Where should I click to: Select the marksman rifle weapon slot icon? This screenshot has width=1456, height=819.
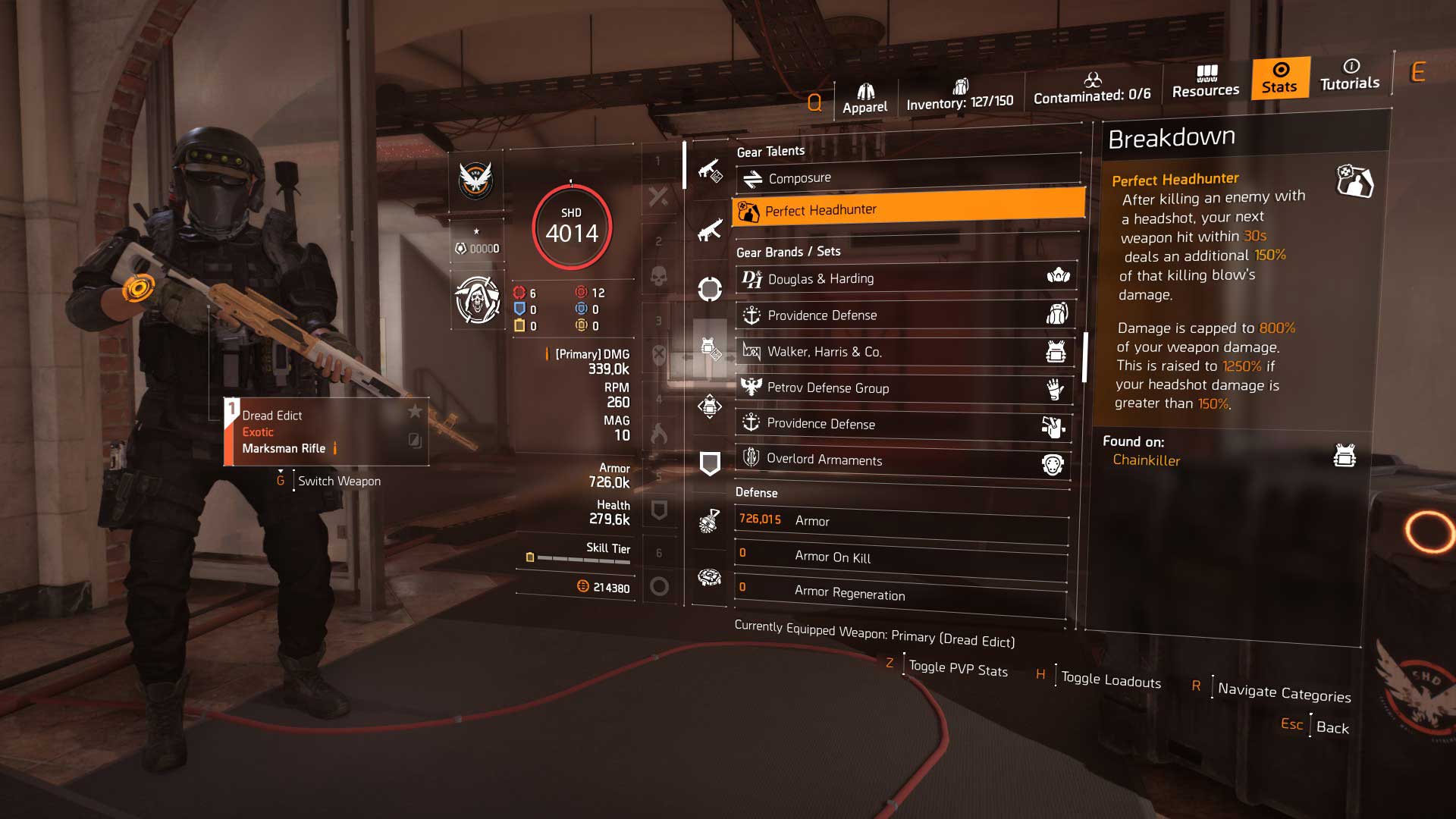click(x=709, y=170)
